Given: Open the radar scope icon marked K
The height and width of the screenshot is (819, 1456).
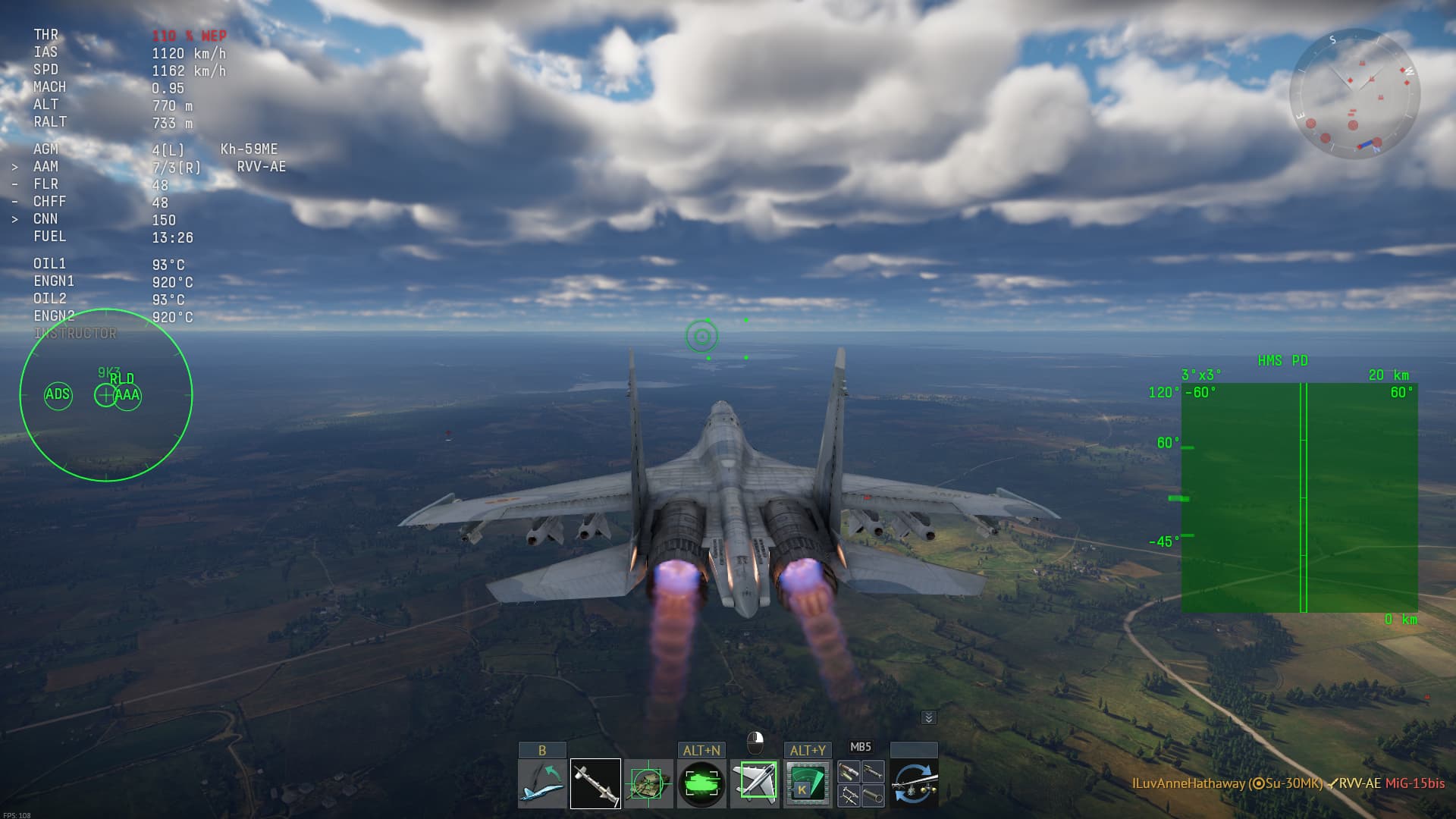Looking at the screenshot, I should (x=808, y=783).
